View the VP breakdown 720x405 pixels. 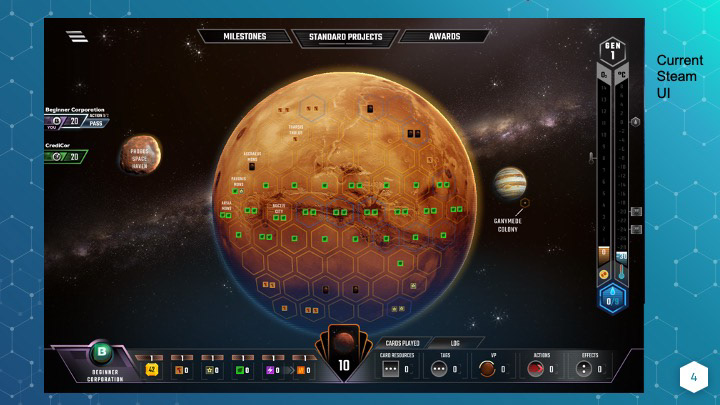(x=490, y=367)
